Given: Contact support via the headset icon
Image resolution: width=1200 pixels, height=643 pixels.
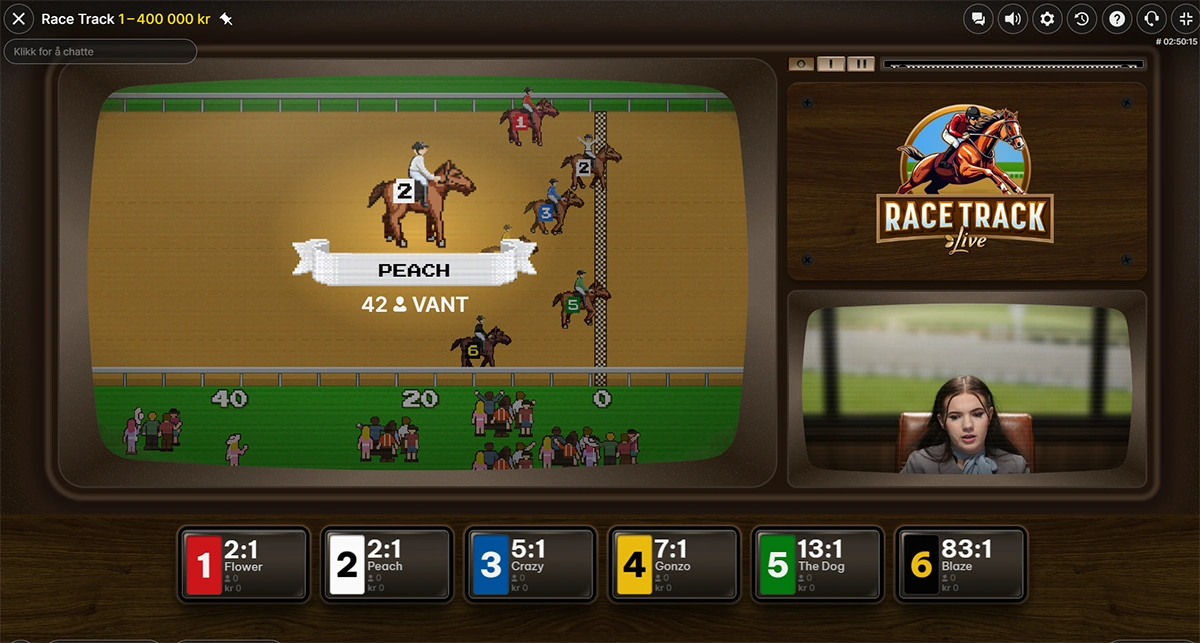Looking at the screenshot, I should (1151, 19).
